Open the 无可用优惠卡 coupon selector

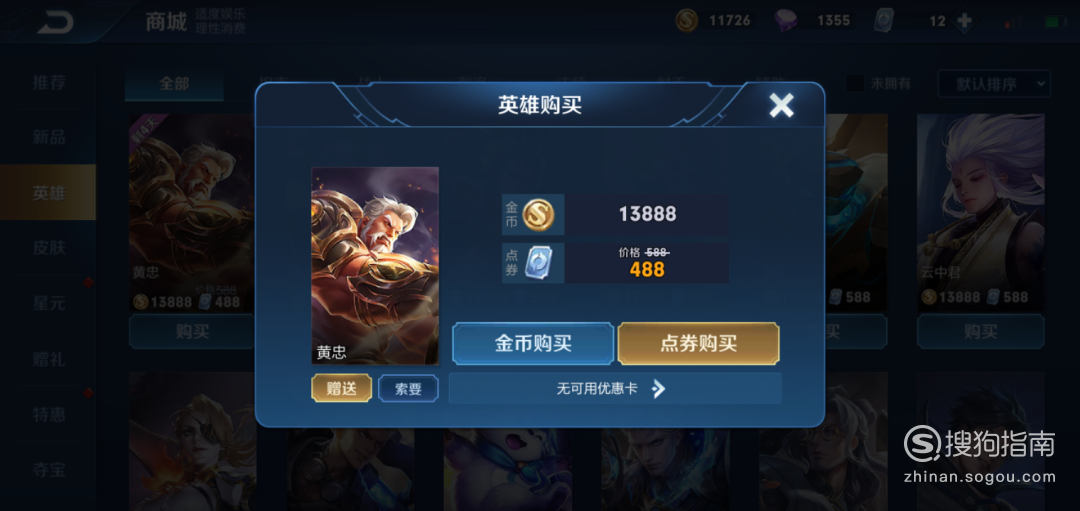pyautogui.click(x=614, y=388)
